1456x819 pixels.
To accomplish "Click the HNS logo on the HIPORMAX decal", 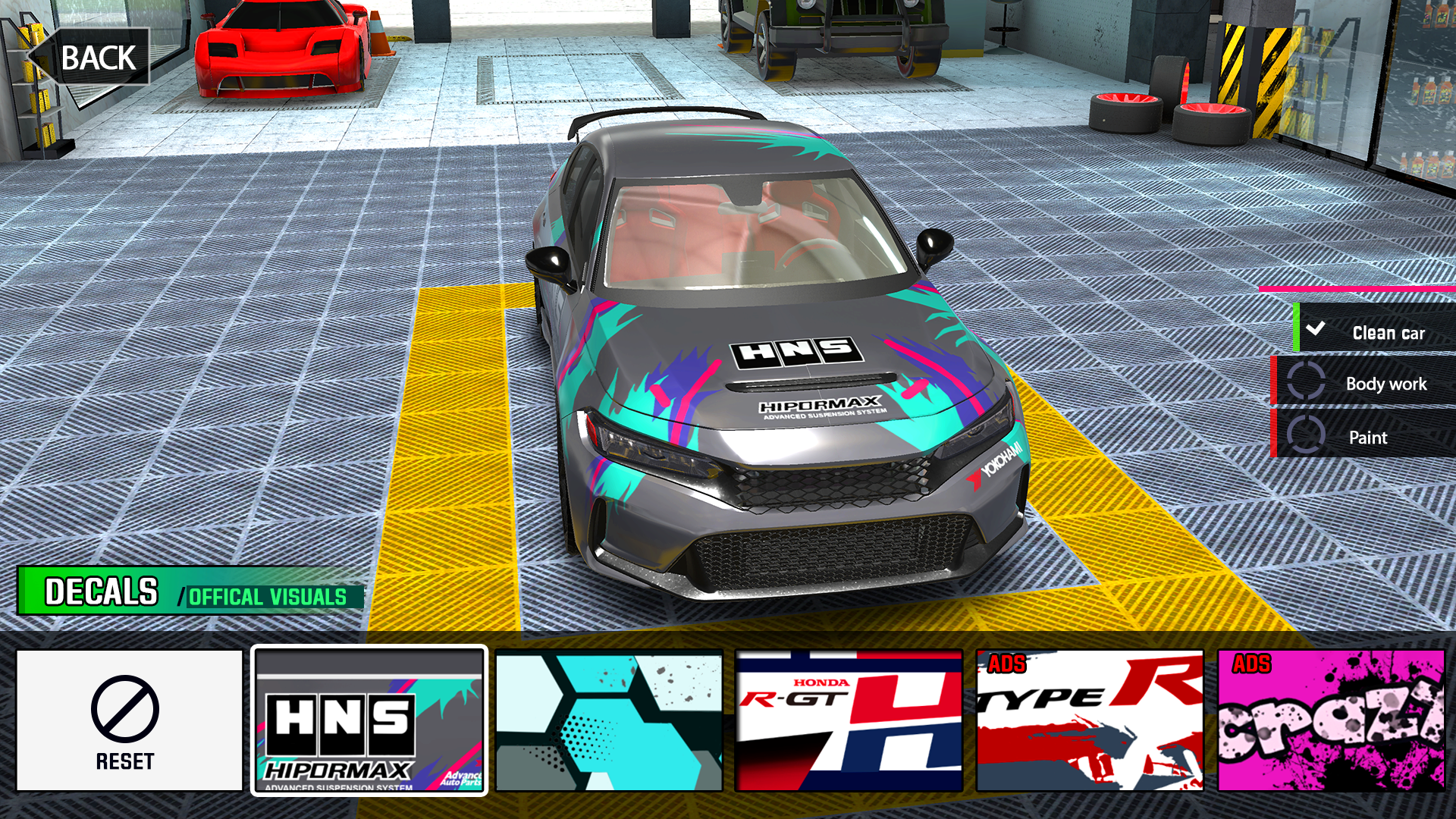I will (339, 724).
